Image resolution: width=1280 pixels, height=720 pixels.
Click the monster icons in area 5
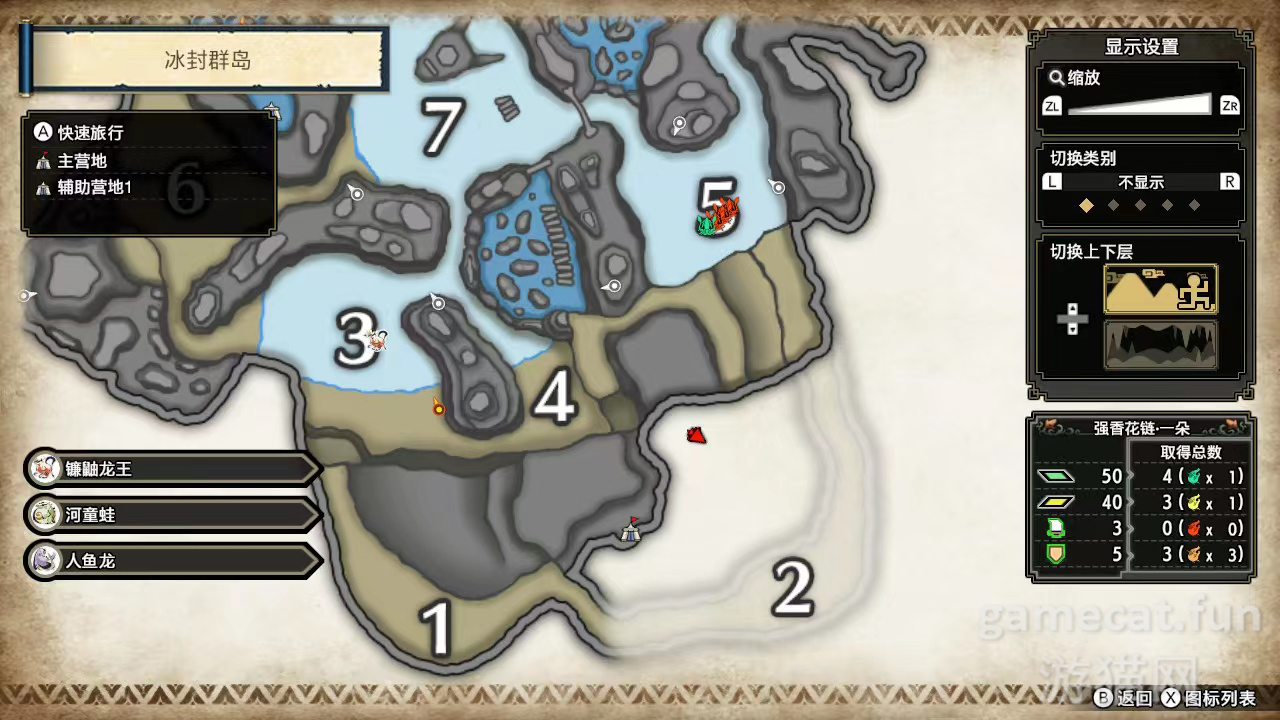tap(718, 216)
